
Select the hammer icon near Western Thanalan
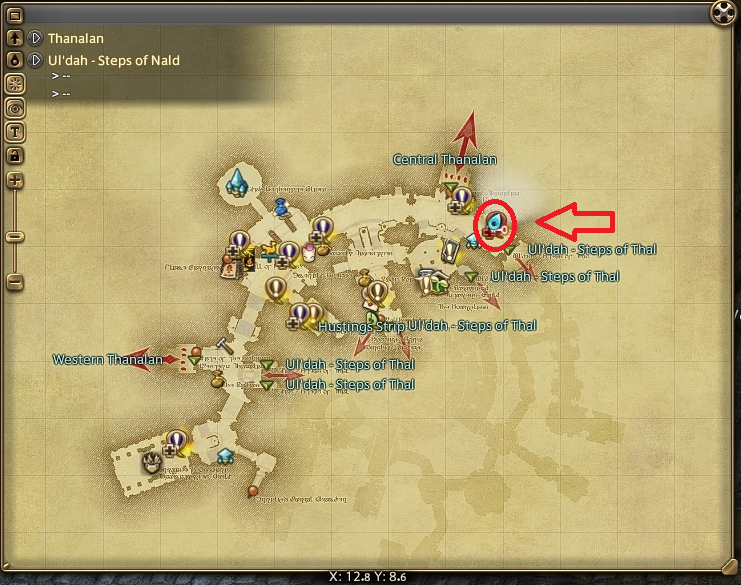224,343
